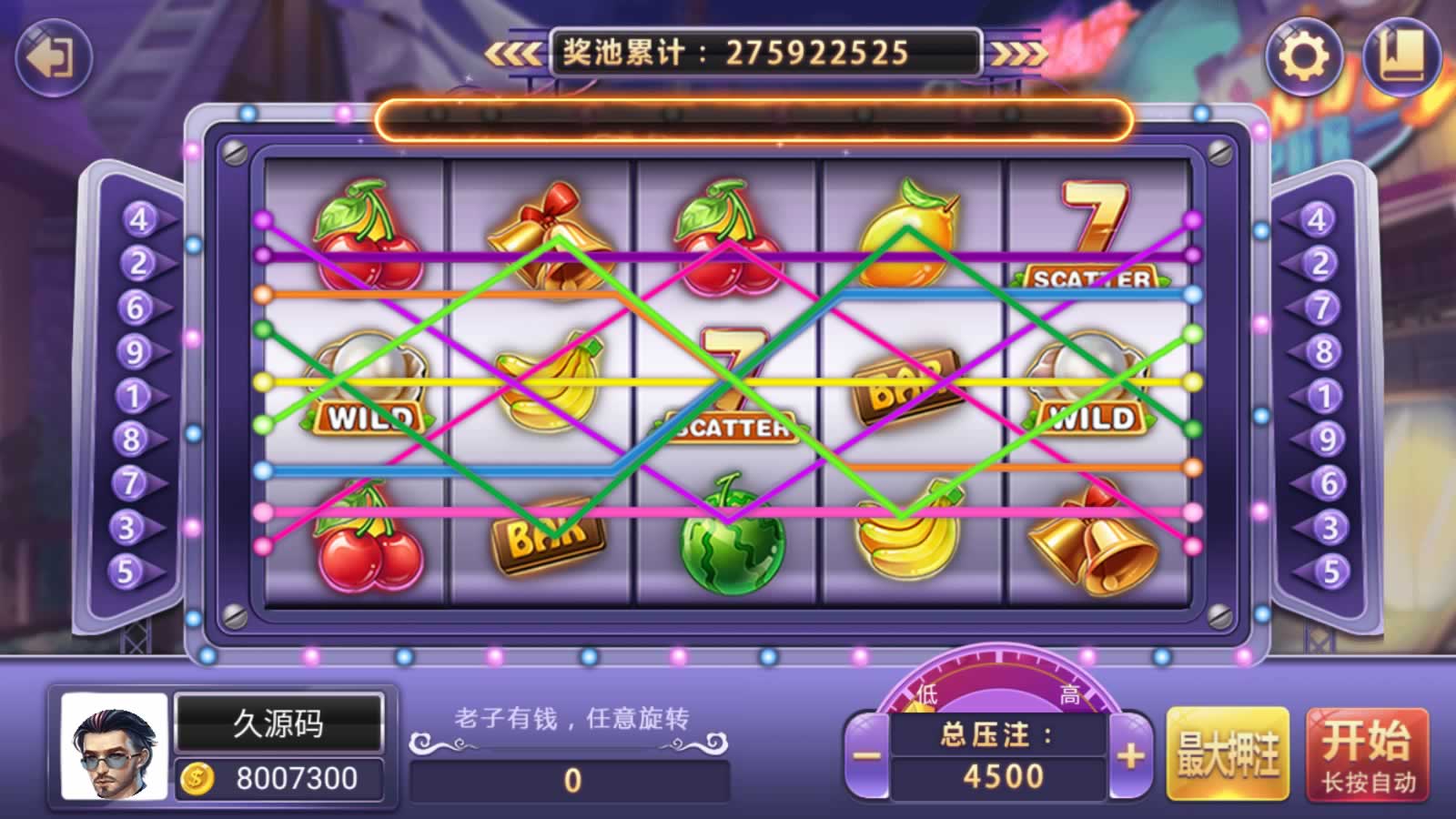Start spinning with the 开始 button
The image size is (1456, 819).
(1367, 755)
